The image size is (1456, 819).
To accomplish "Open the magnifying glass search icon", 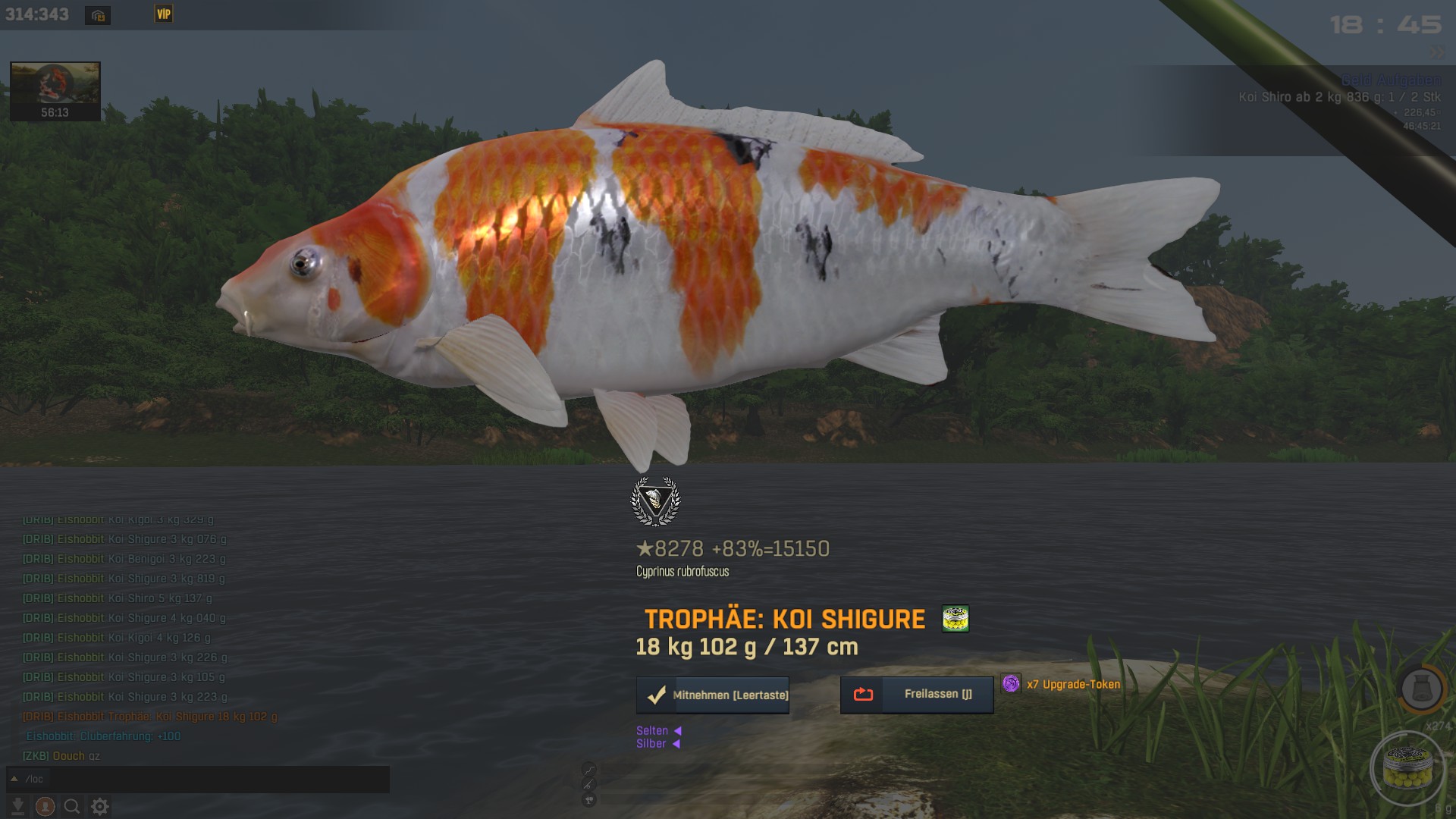I will [x=72, y=806].
